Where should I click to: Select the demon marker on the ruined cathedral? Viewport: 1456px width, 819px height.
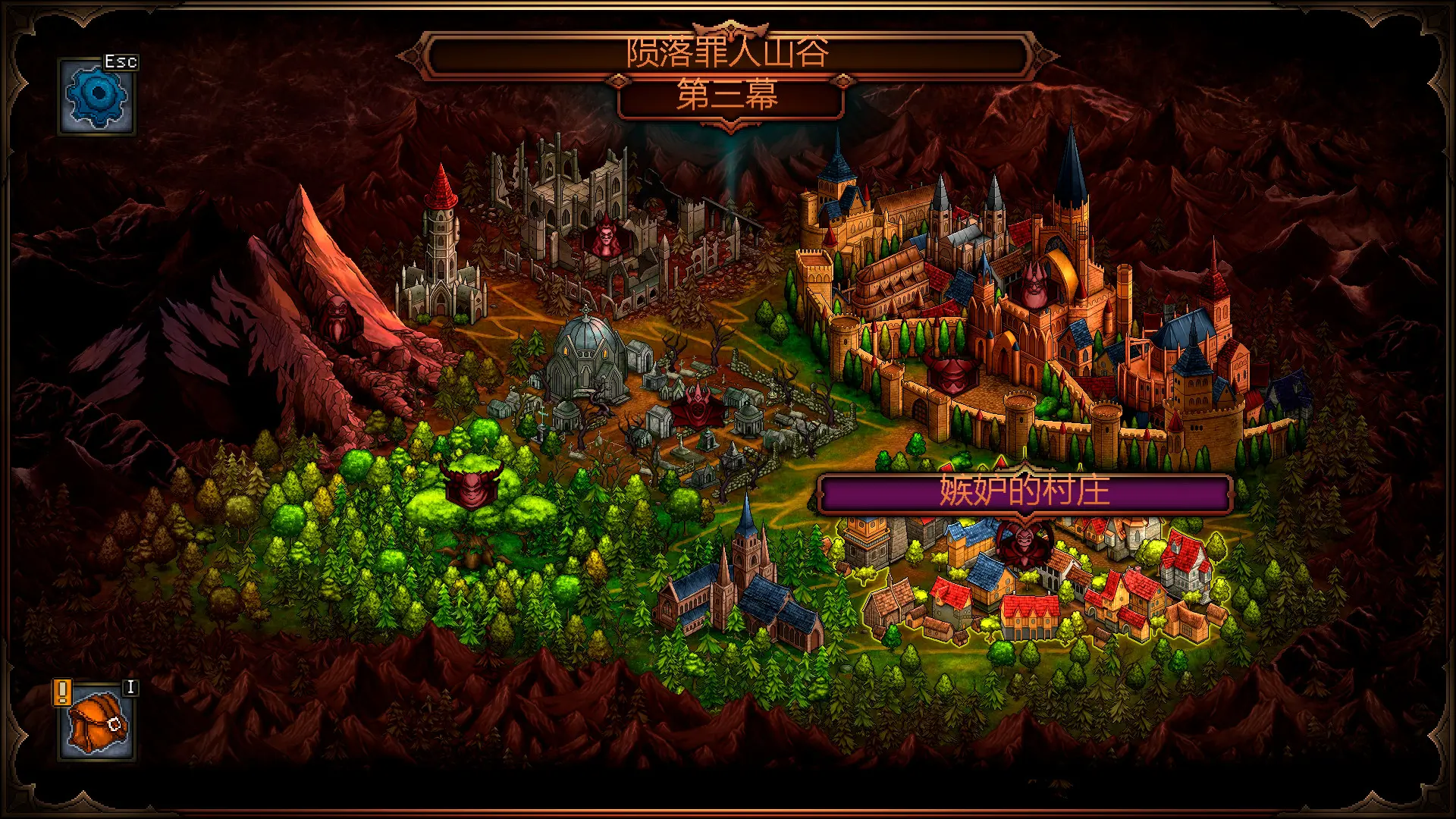pos(605,237)
